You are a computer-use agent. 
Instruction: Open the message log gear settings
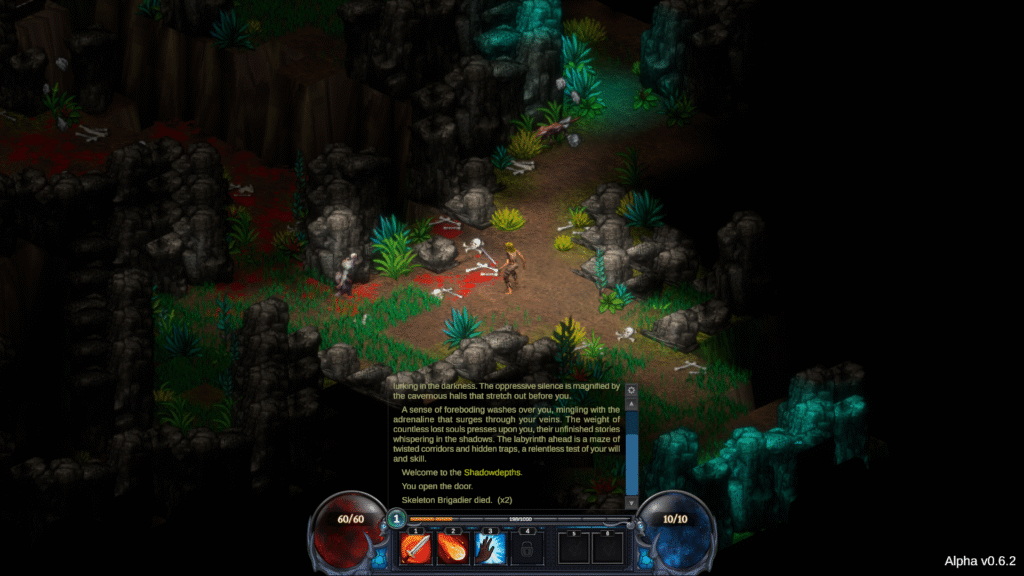(631, 389)
